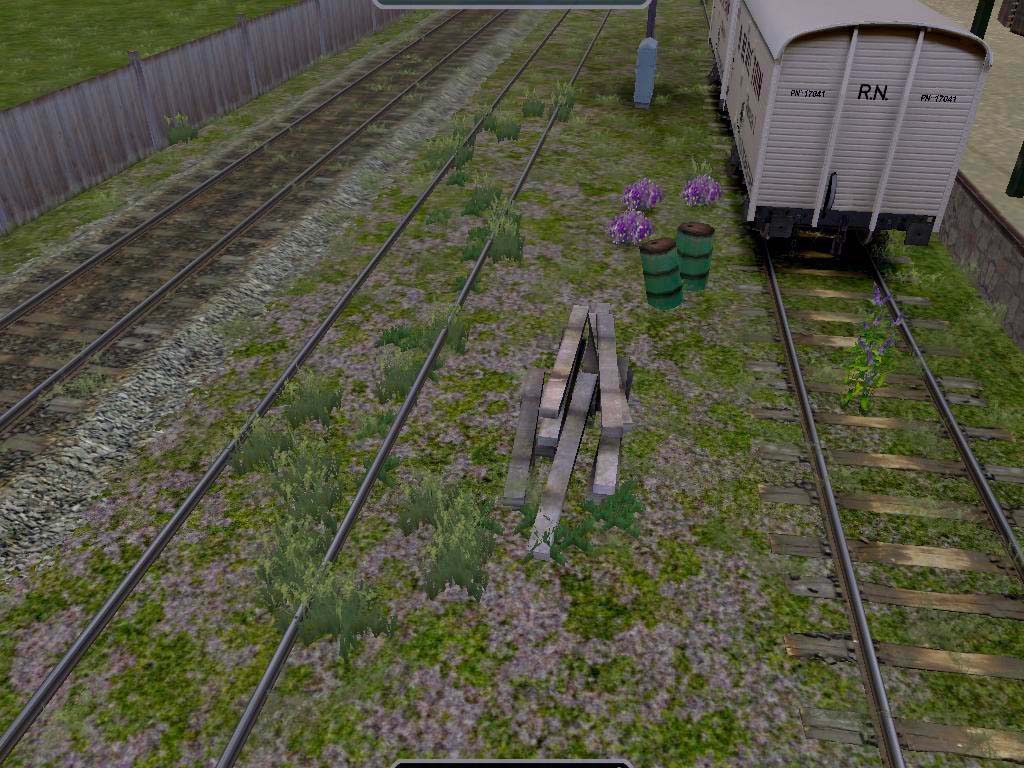The image size is (1024, 768).
Task: Open the hidden black control panel tab
Action: (511, 763)
